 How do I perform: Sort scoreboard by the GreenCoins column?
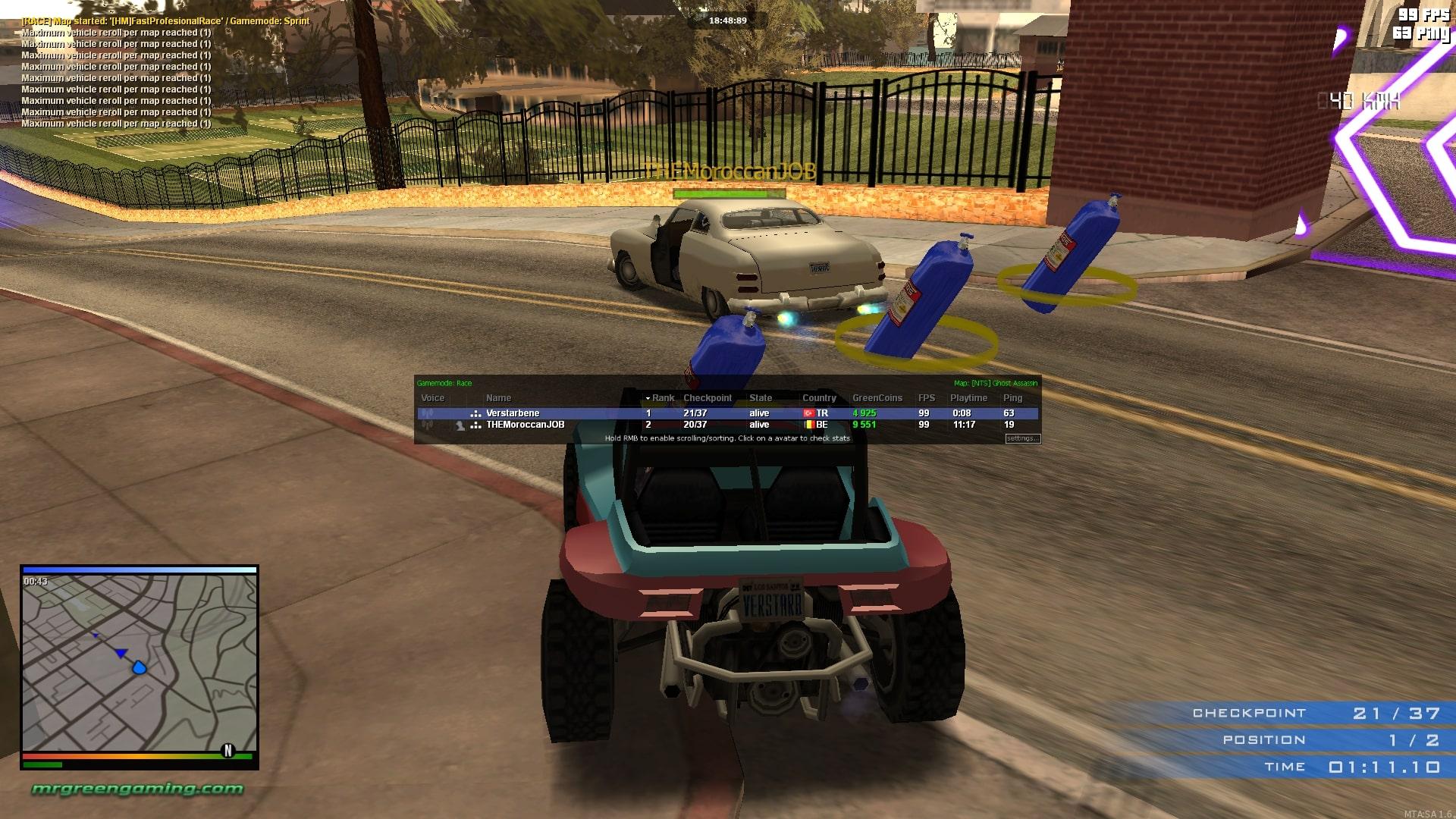[x=877, y=398]
